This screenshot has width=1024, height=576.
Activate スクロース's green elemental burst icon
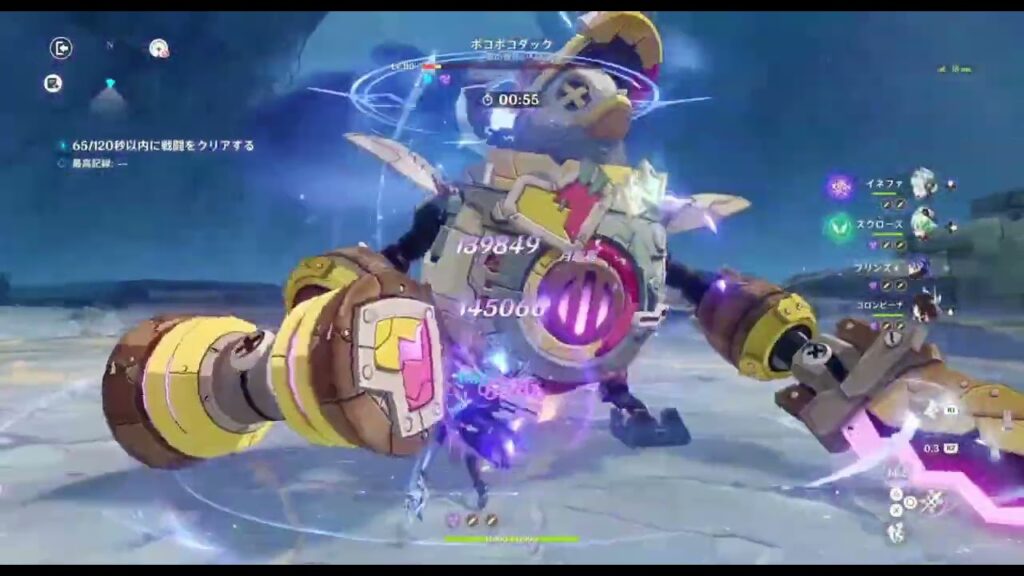(x=838, y=227)
